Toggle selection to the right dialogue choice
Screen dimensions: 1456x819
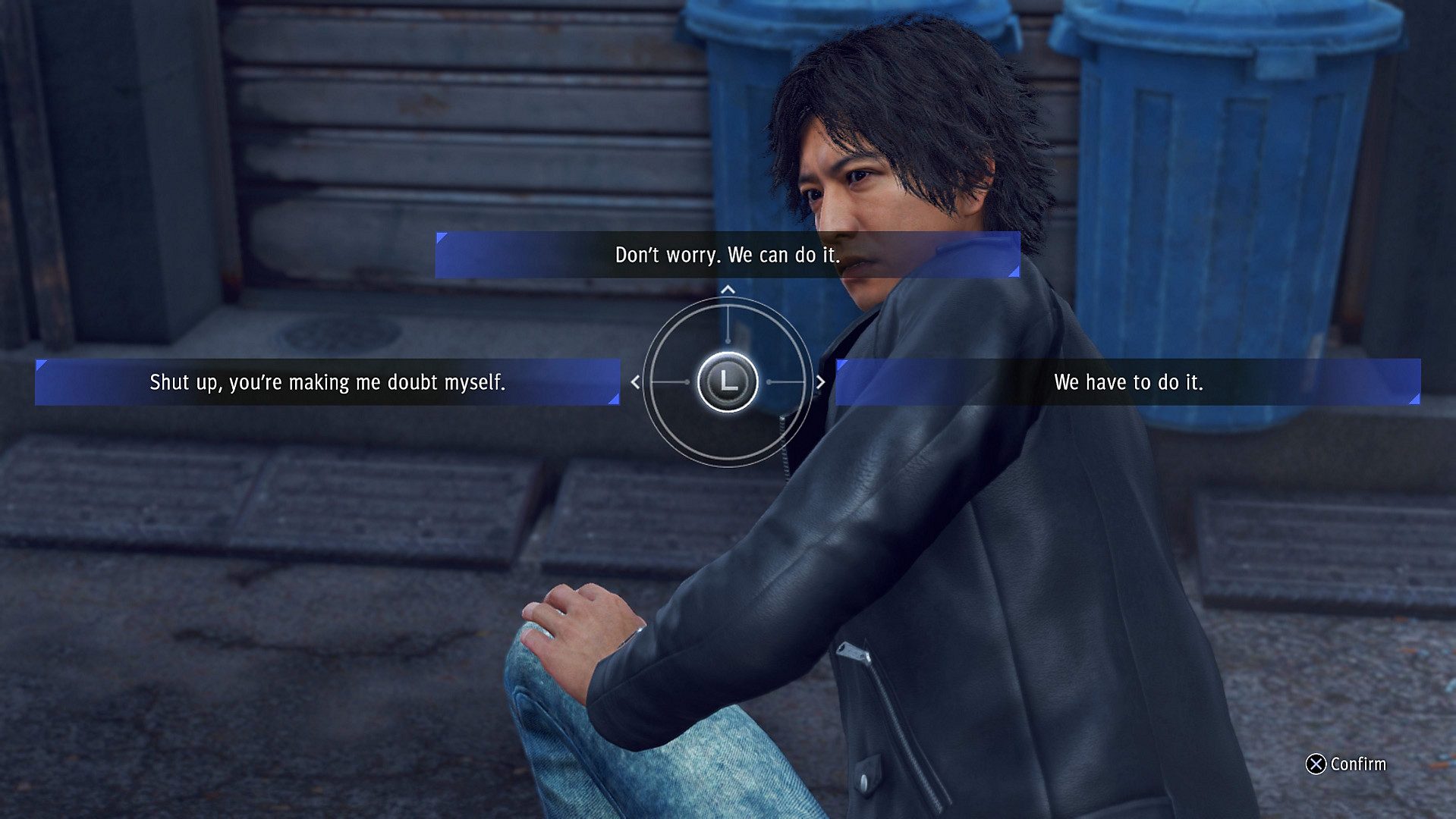1127,383
